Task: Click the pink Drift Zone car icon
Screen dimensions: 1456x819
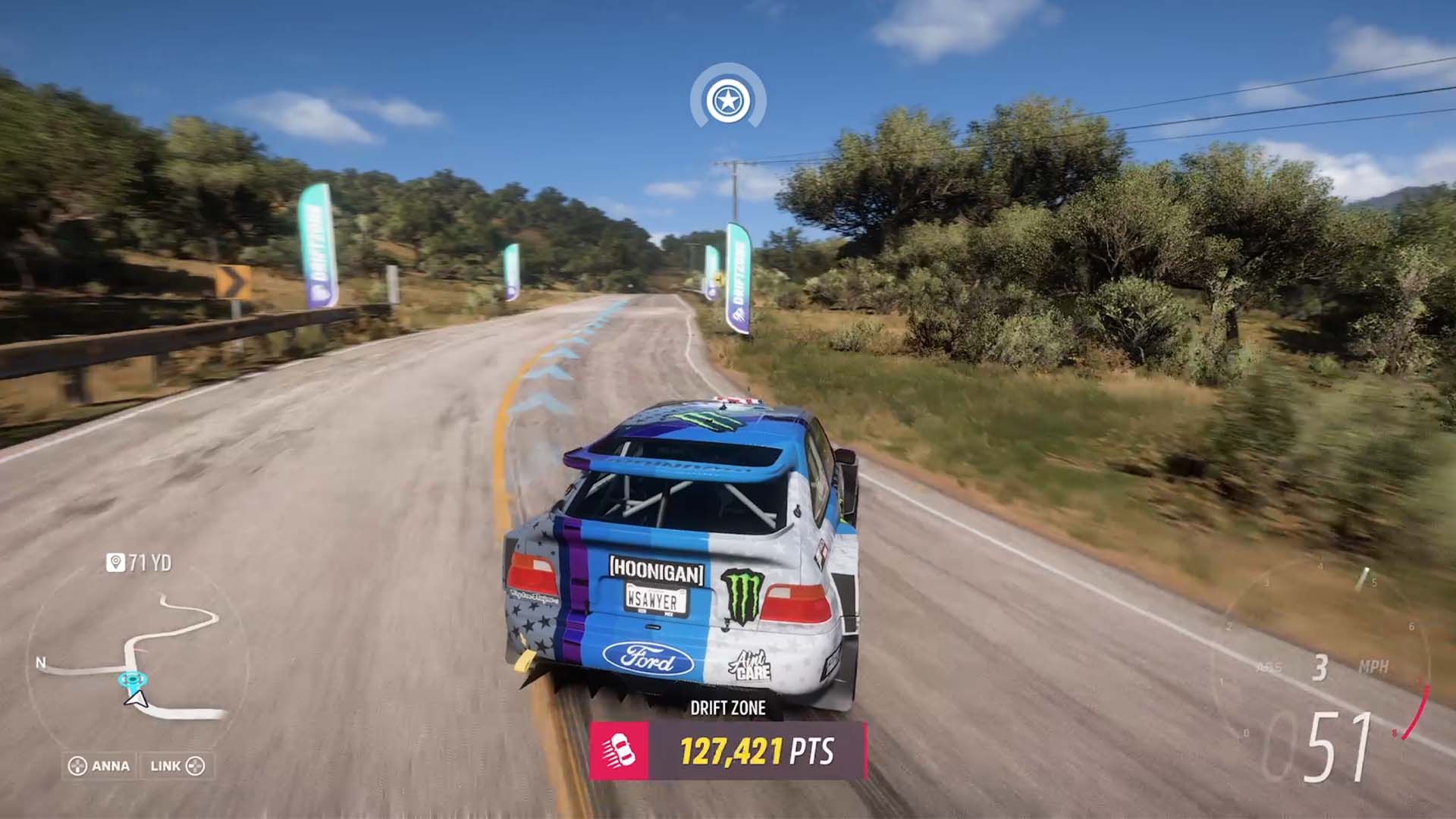Action: click(x=619, y=751)
